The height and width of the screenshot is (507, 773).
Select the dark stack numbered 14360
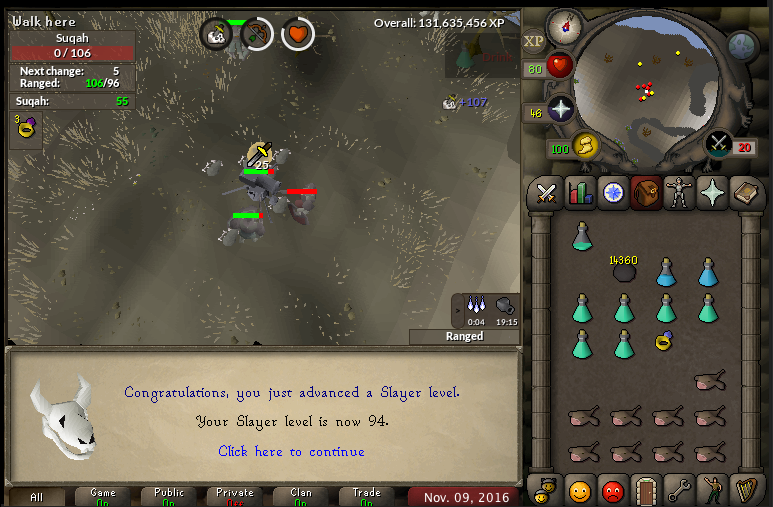coord(625,271)
